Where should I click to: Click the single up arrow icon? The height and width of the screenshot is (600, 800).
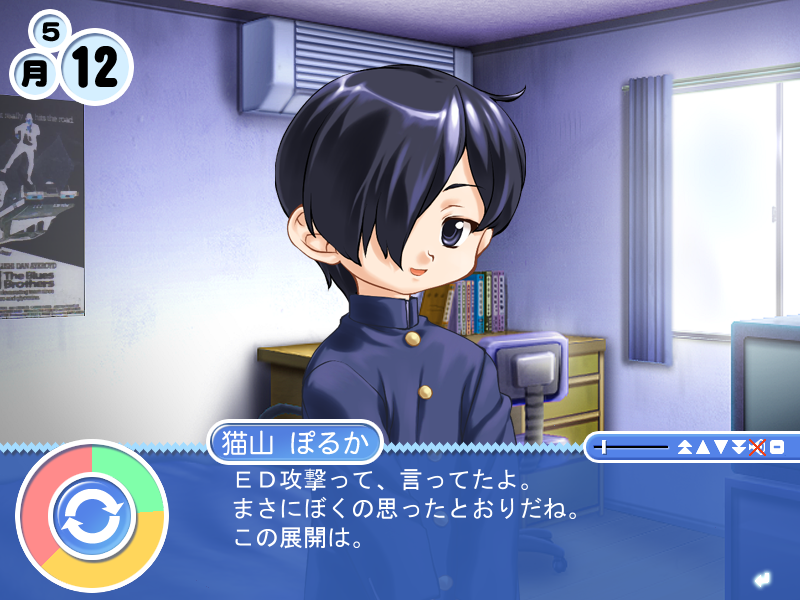pyautogui.click(x=703, y=447)
